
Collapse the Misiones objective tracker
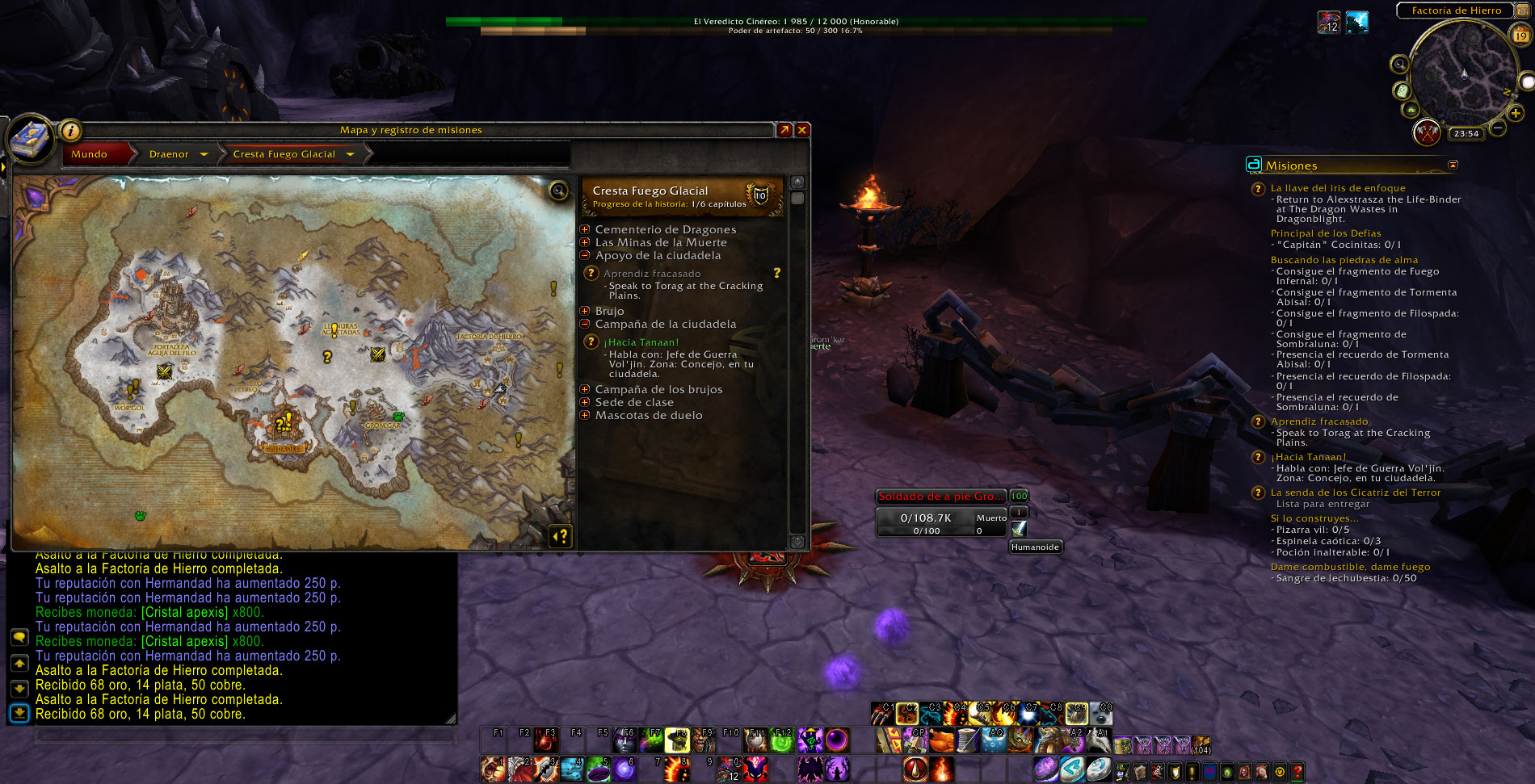(x=1453, y=165)
